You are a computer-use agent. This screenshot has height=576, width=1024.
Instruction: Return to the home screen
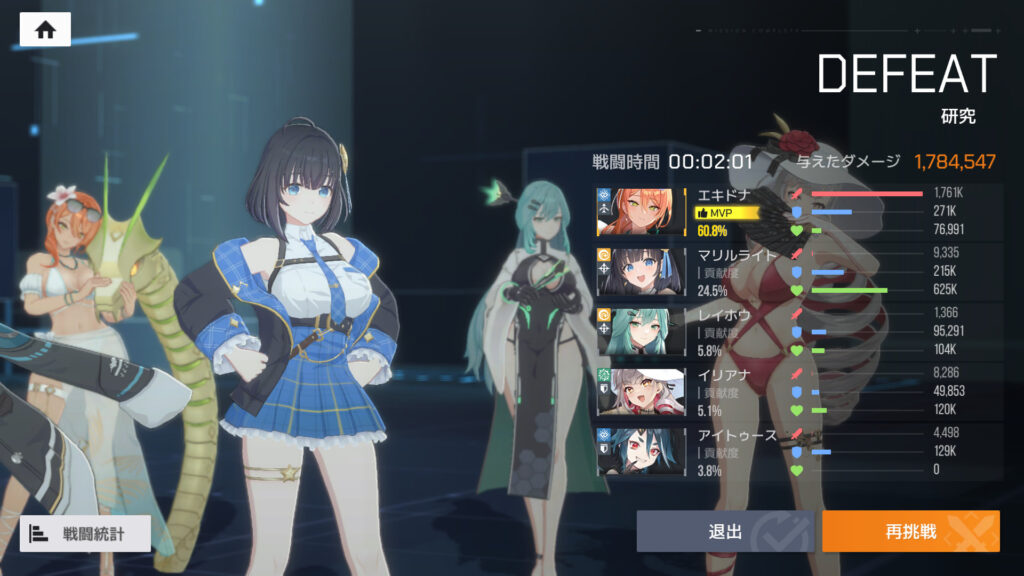(x=45, y=30)
